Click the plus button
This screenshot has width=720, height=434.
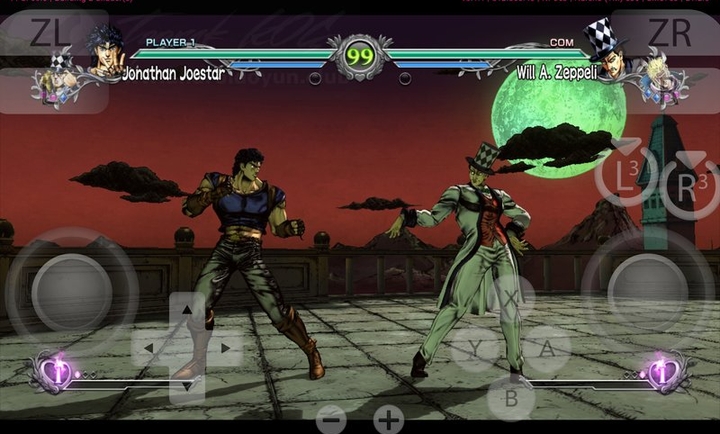pos(389,419)
